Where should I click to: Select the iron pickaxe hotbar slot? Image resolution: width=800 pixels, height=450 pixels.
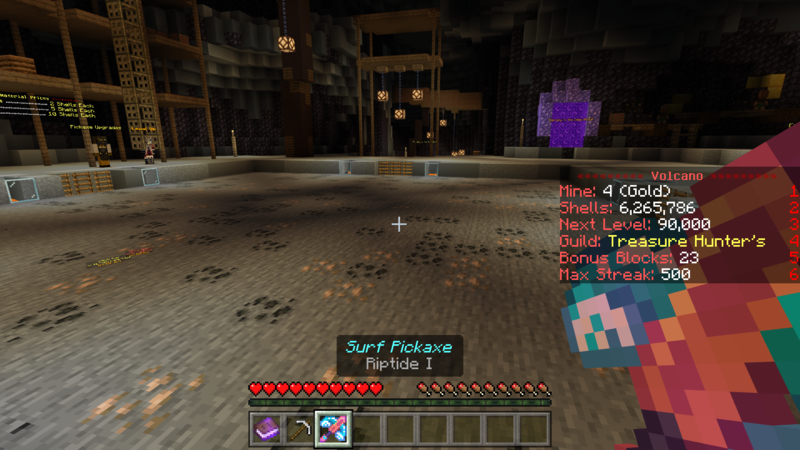point(300,428)
